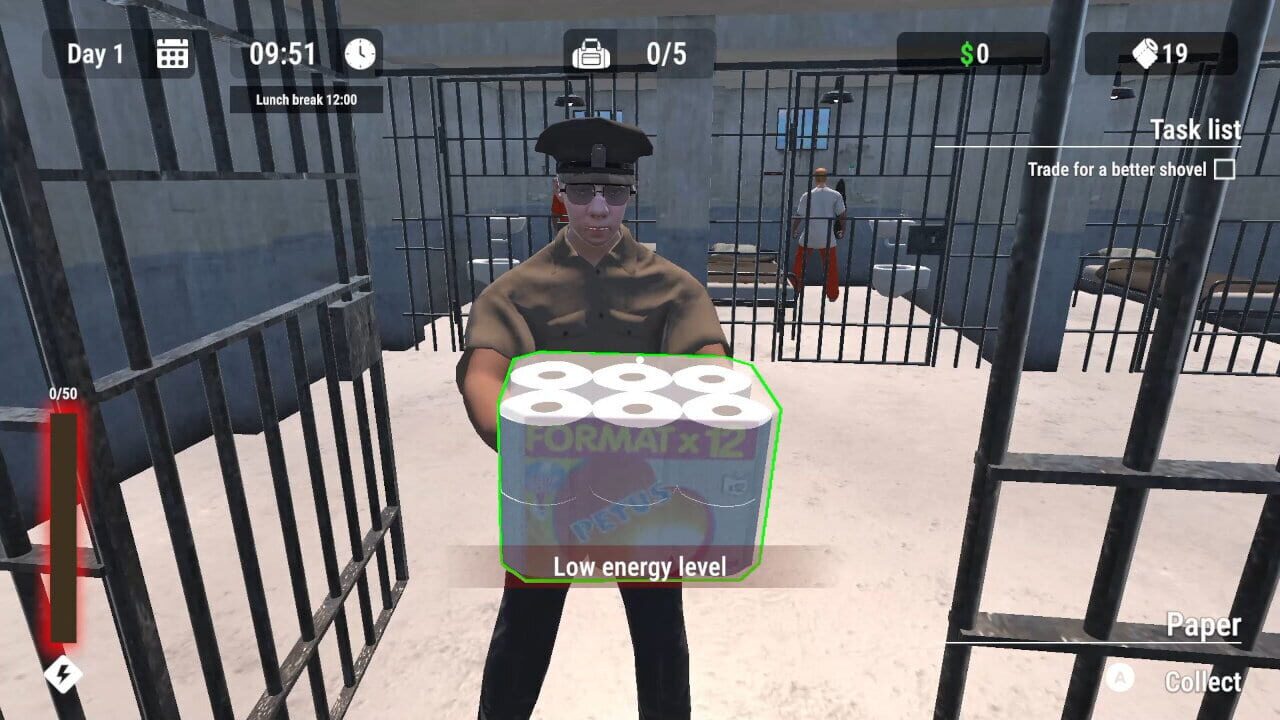Click the Lunch break 12:00 banner
The width and height of the screenshot is (1280, 720).
point(305,100)
